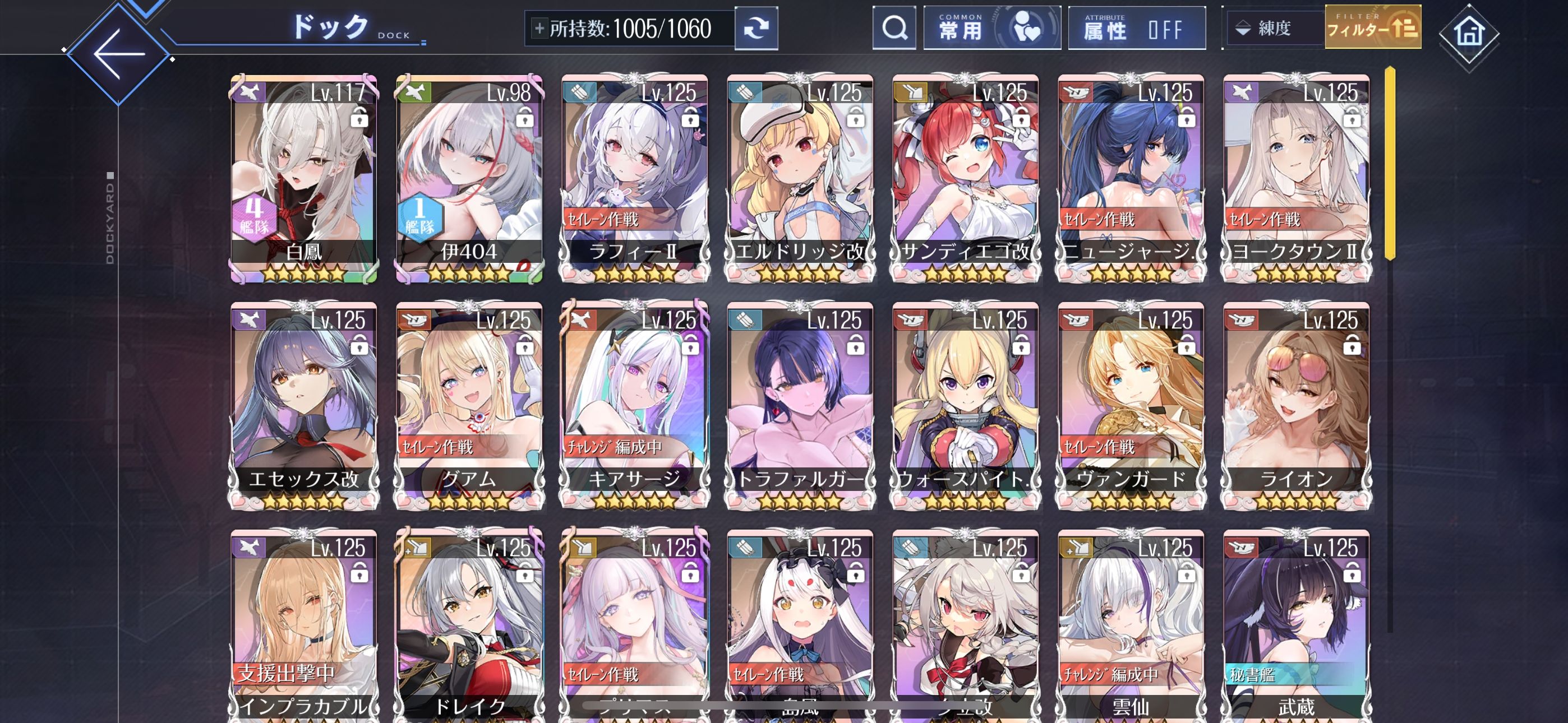Click the refresh arrows button
1568x723 pixels.
[756, 29]
